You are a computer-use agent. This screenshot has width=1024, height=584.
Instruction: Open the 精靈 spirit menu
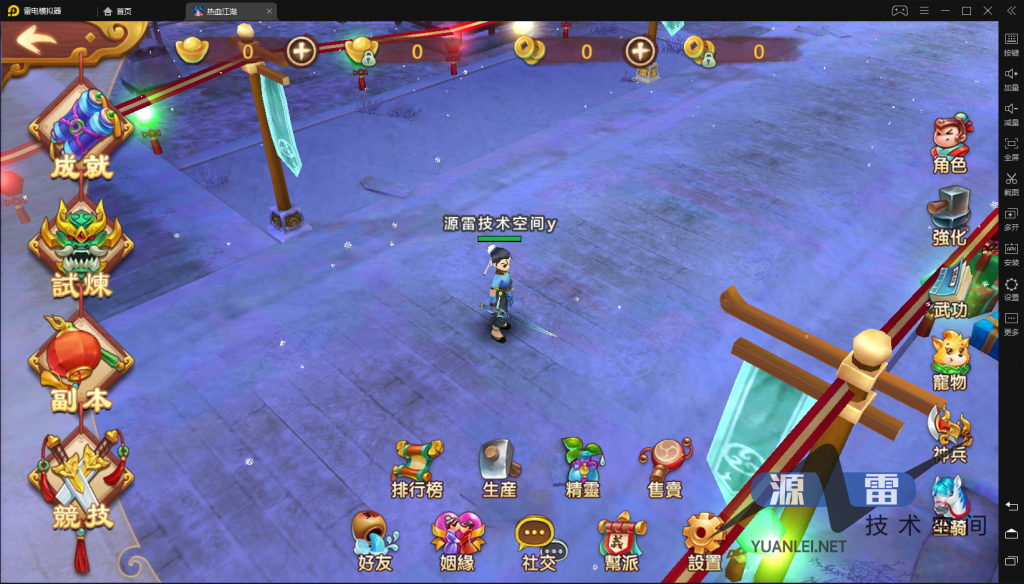[582, 469]
